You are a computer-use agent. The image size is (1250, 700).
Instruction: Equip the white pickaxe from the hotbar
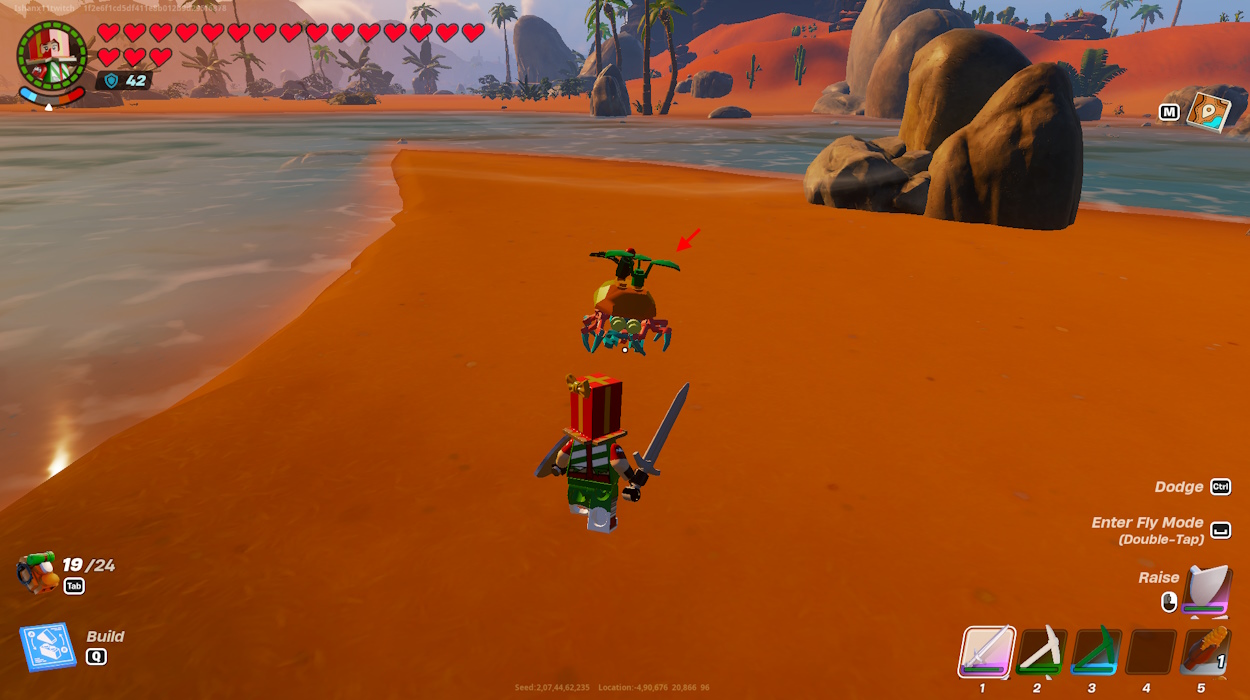1042,652
